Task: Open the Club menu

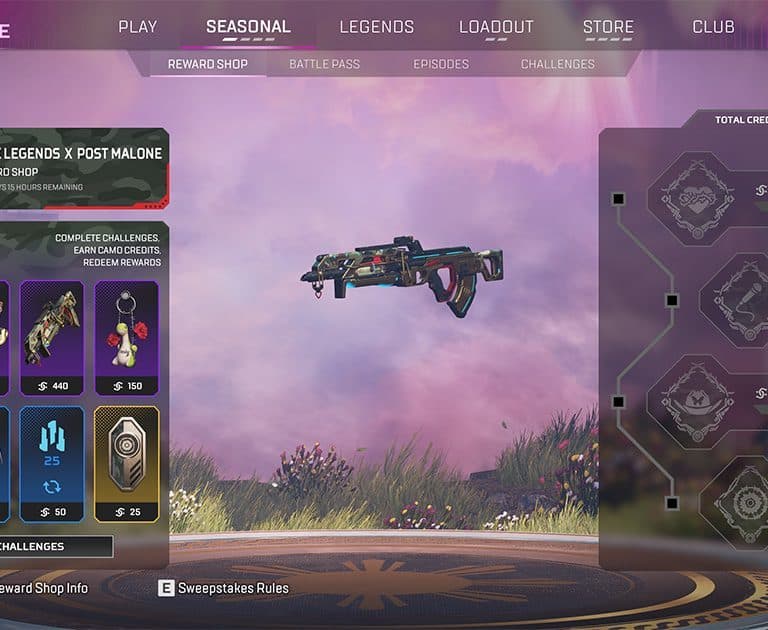Action: click(x=713, y=27)
